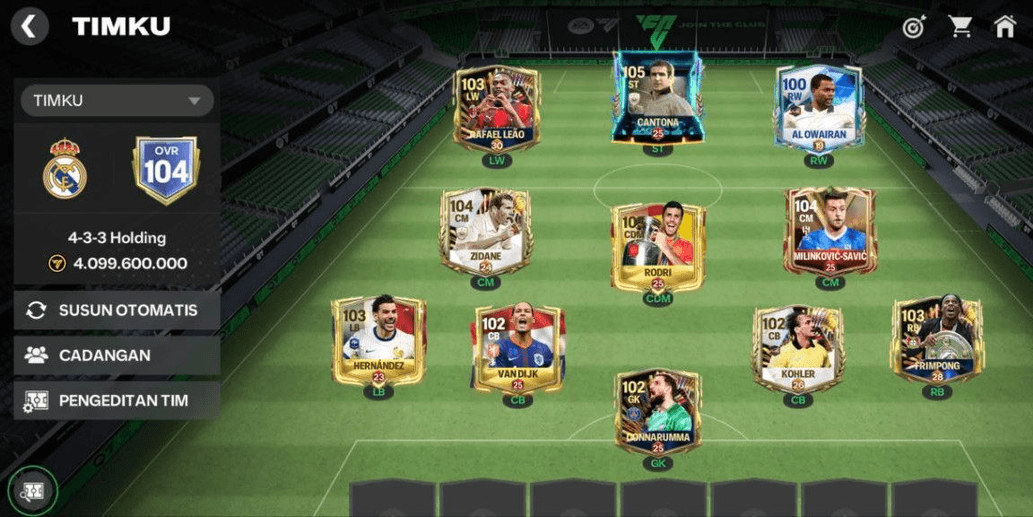The image size is (1033, 517).
Task: Select the Rodri CDM card
Action: click(x=657, y=245)
